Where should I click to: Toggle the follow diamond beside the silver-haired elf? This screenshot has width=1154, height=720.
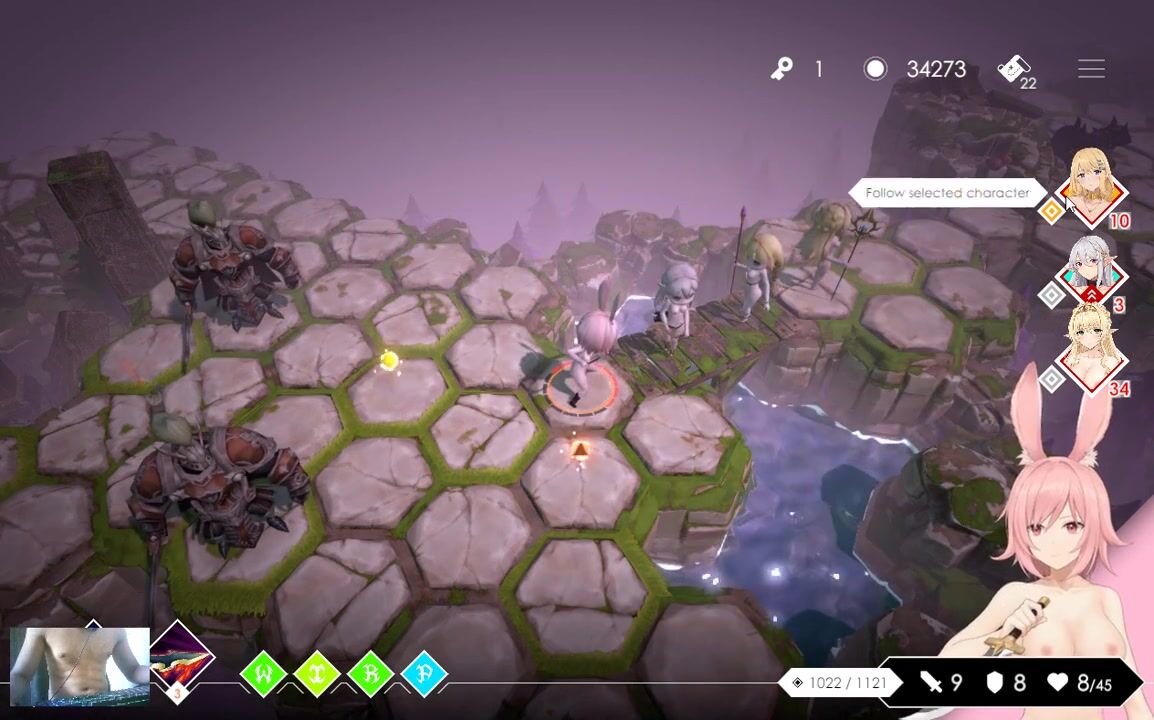tap(1051, 295)
